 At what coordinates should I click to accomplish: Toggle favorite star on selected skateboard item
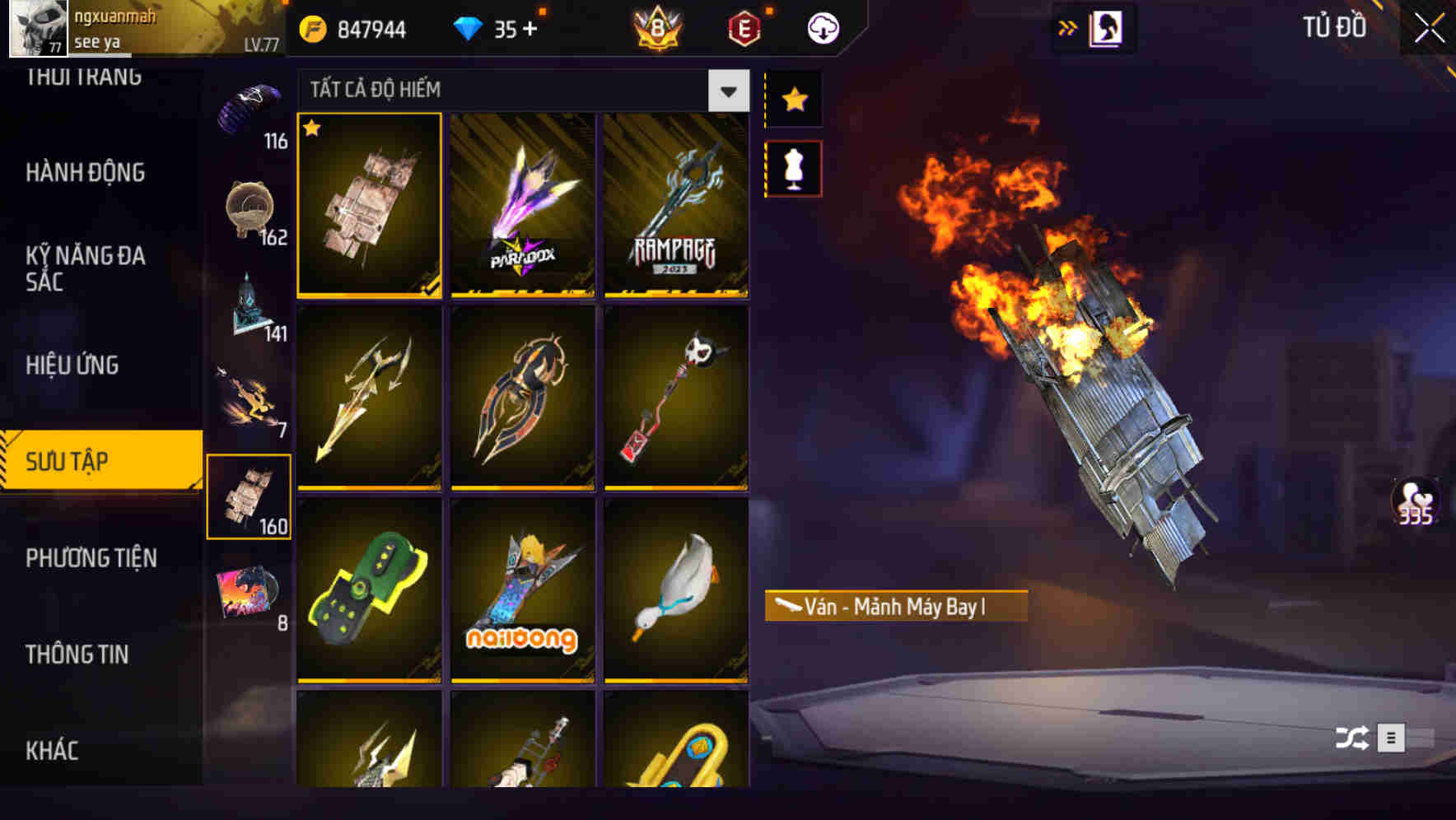click(312, 129)
